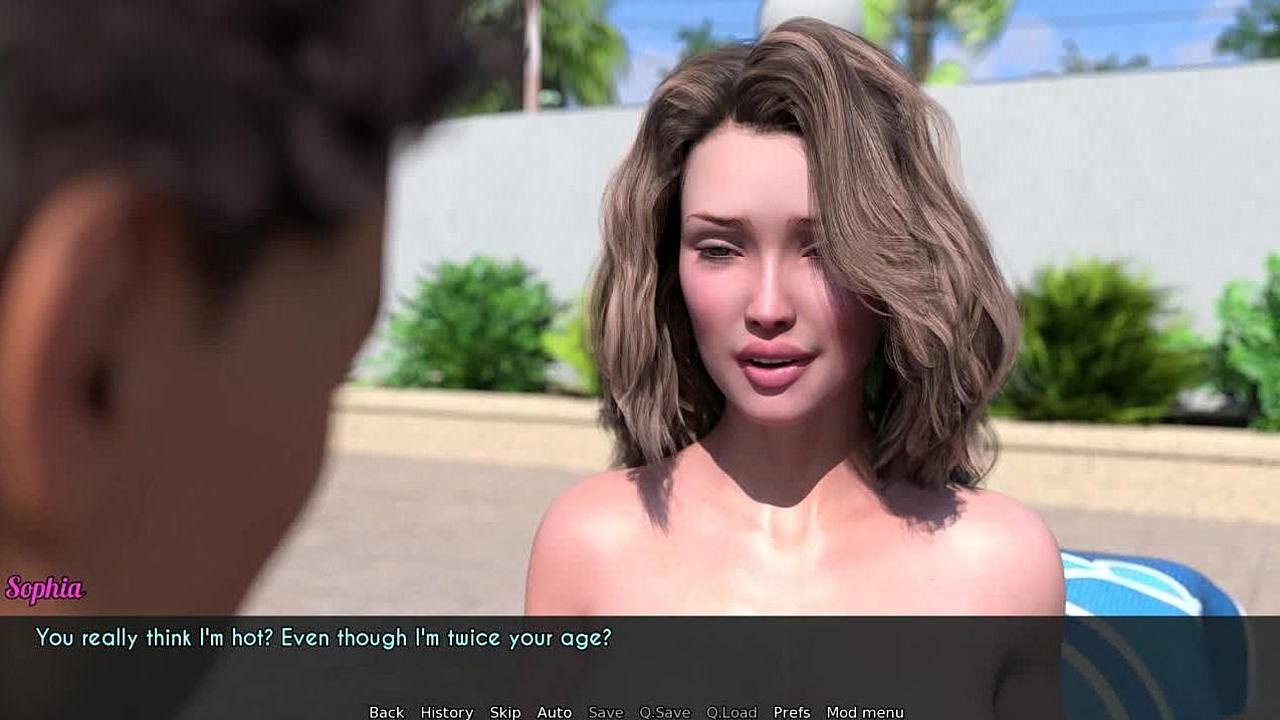Click Q.Save to quick save
1280x720 pixels.
click(664, 712)
